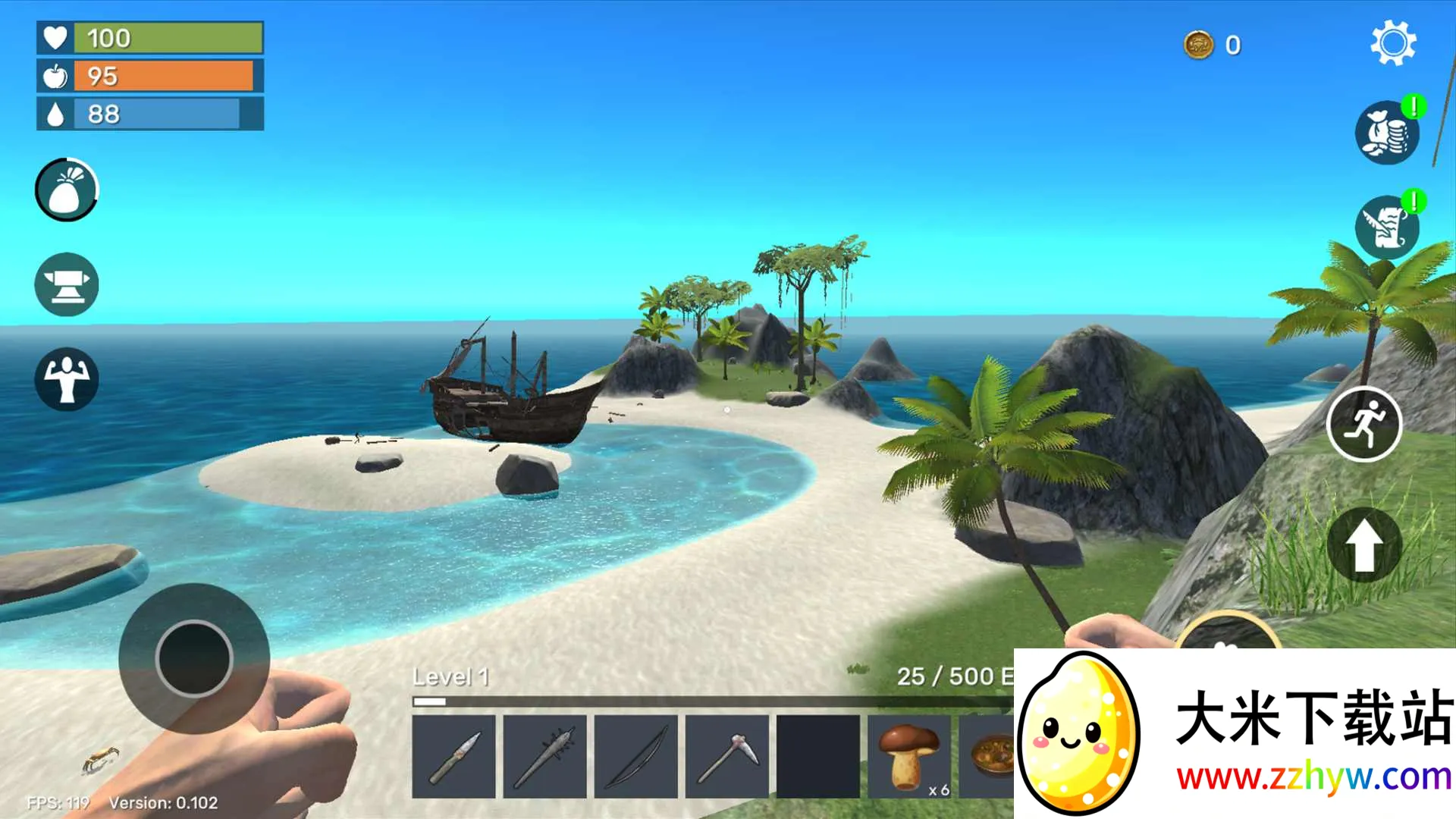Image resolution: width=1456 pixels, height=819 pixels.
Task: Open the character skills icon
Action: [x=67, y=379]
